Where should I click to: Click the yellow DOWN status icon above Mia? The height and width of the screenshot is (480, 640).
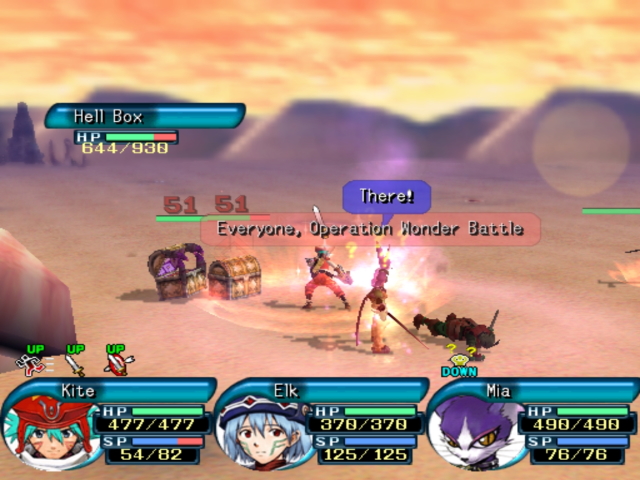(458, 362)
